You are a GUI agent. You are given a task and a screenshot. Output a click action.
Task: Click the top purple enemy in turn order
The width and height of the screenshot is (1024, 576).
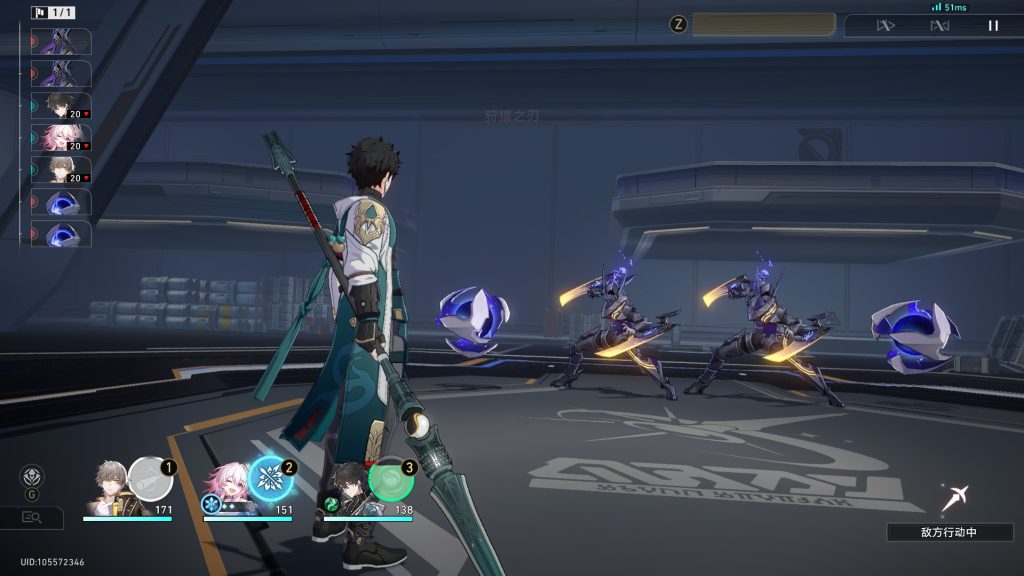(61, 42)
